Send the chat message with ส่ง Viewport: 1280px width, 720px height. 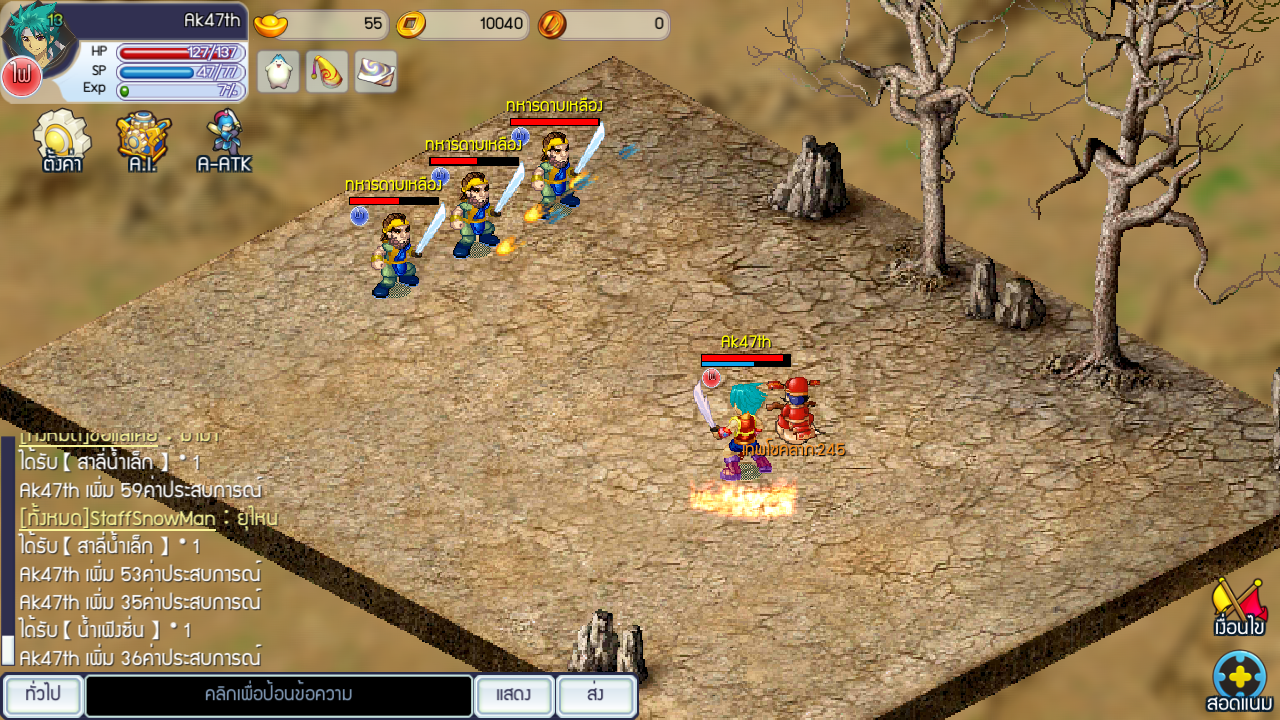coord(595,695)
